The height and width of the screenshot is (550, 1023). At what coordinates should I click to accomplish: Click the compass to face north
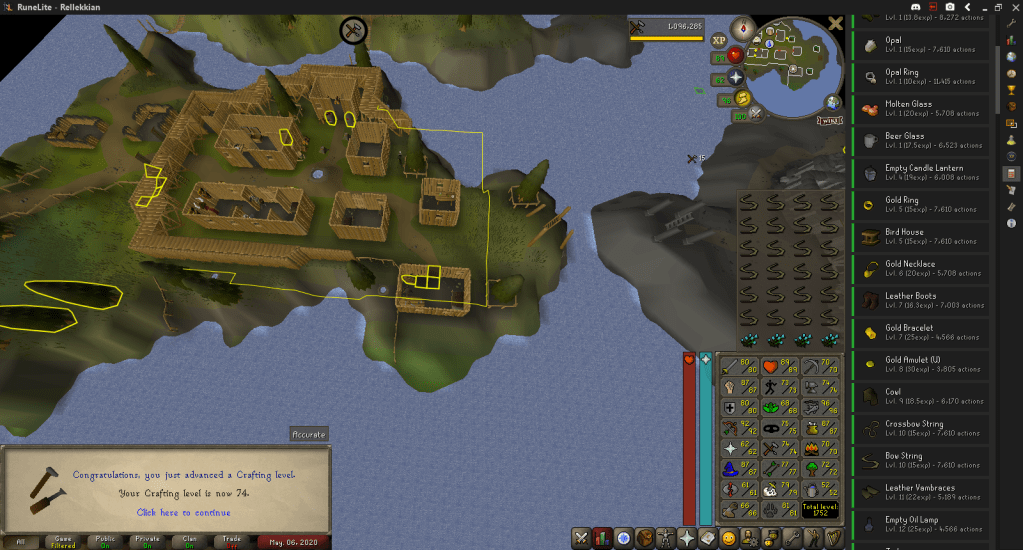pos(744,27)
